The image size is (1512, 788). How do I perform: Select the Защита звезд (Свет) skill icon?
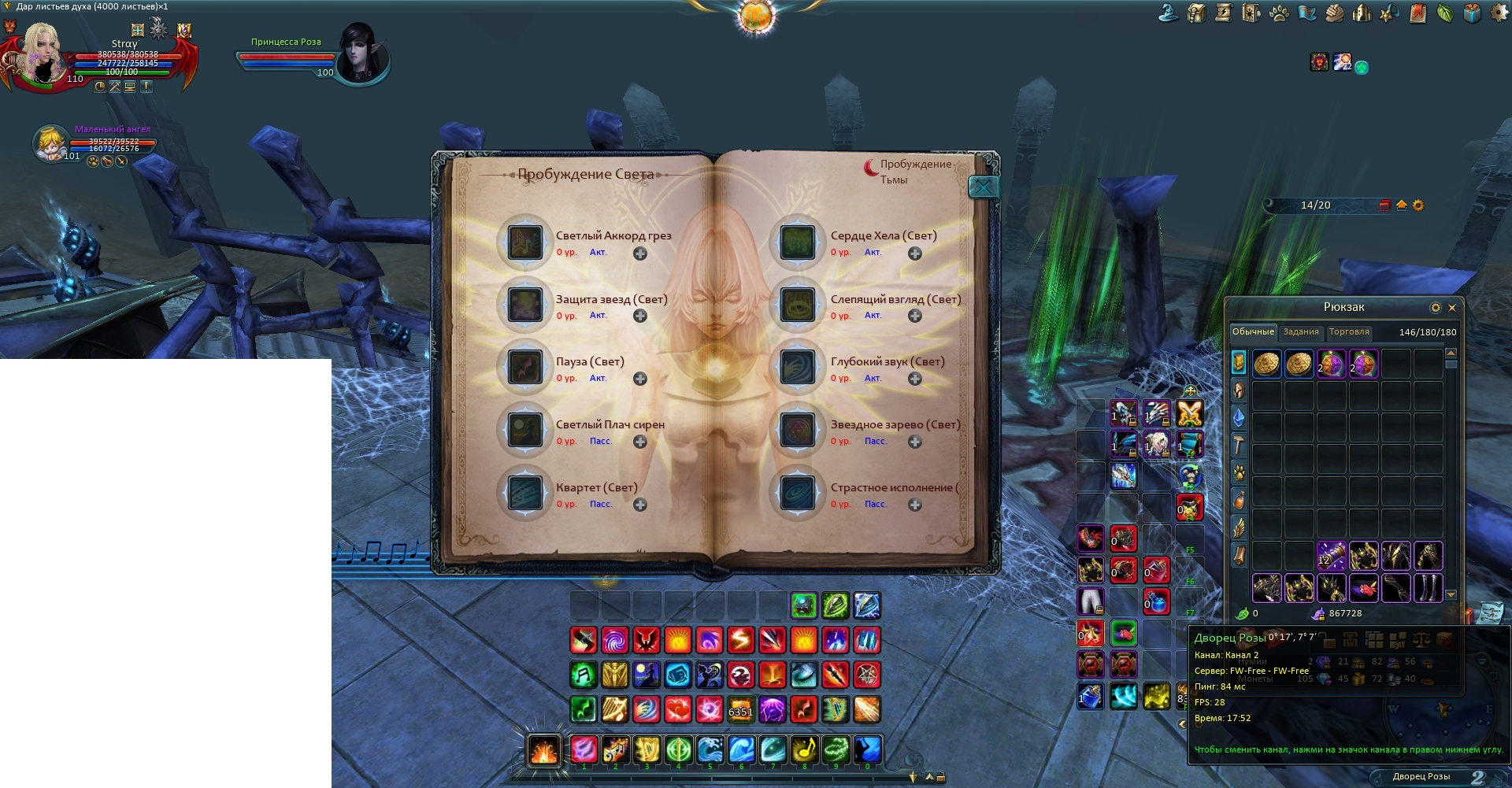pos(524,305)
